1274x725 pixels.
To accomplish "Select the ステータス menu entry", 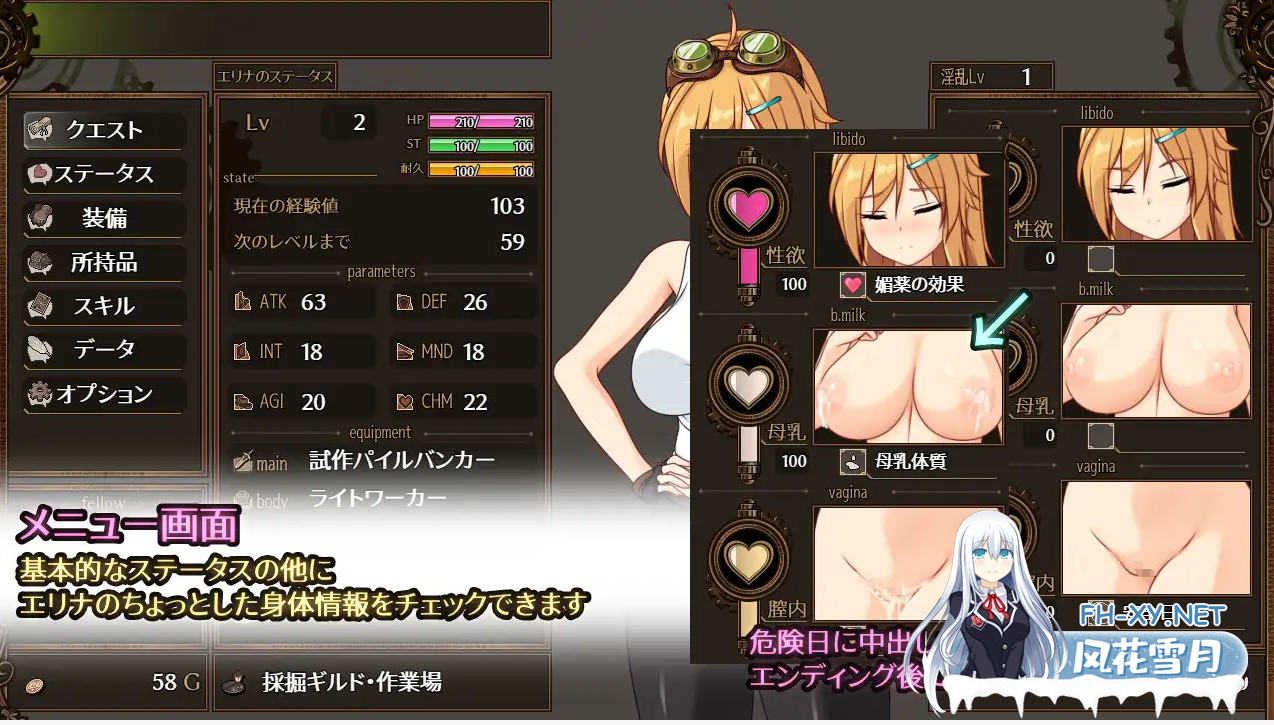I will (x=104, y=174).
